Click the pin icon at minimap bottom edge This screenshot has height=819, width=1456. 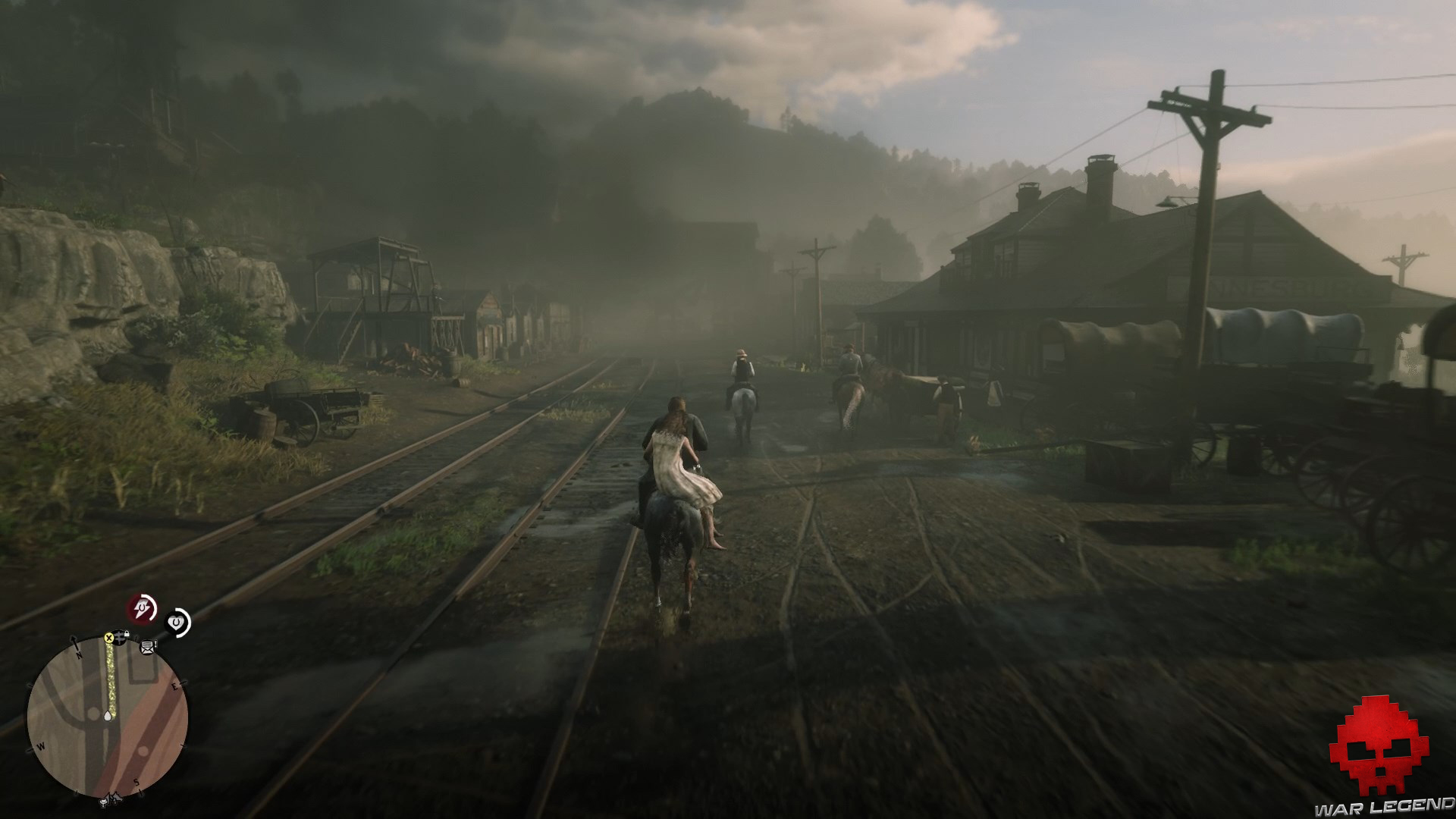pos(104,801)
